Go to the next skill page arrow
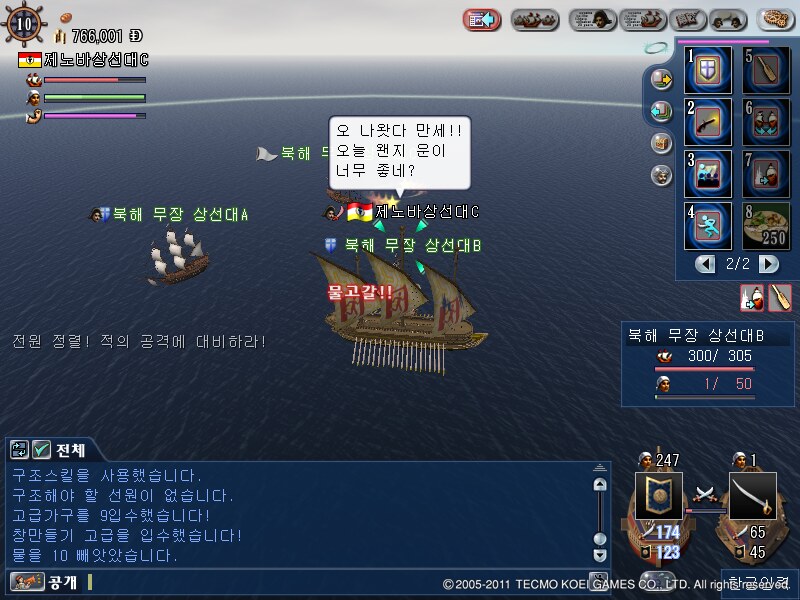Viewport: 800px width, 600px height. pos(768,264)
